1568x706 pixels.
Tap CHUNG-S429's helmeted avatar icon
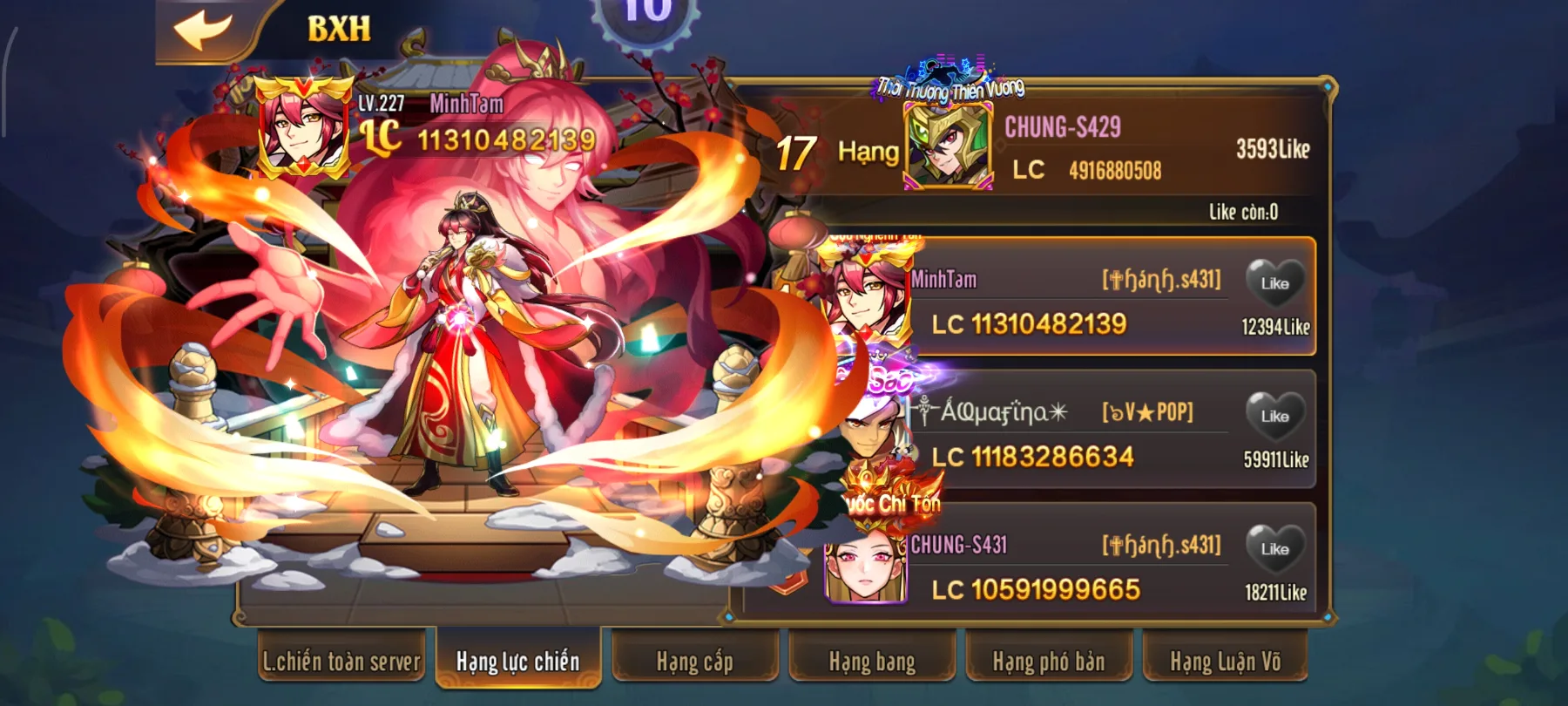[949, 144]
